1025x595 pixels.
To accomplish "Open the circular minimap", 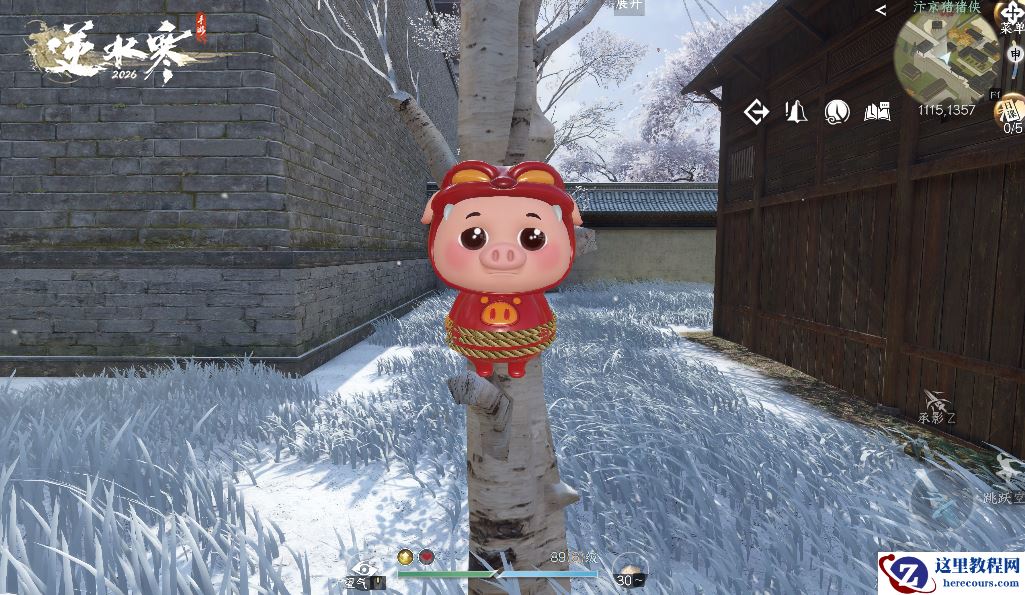I will pyautogui.click(x=943, y=57).
